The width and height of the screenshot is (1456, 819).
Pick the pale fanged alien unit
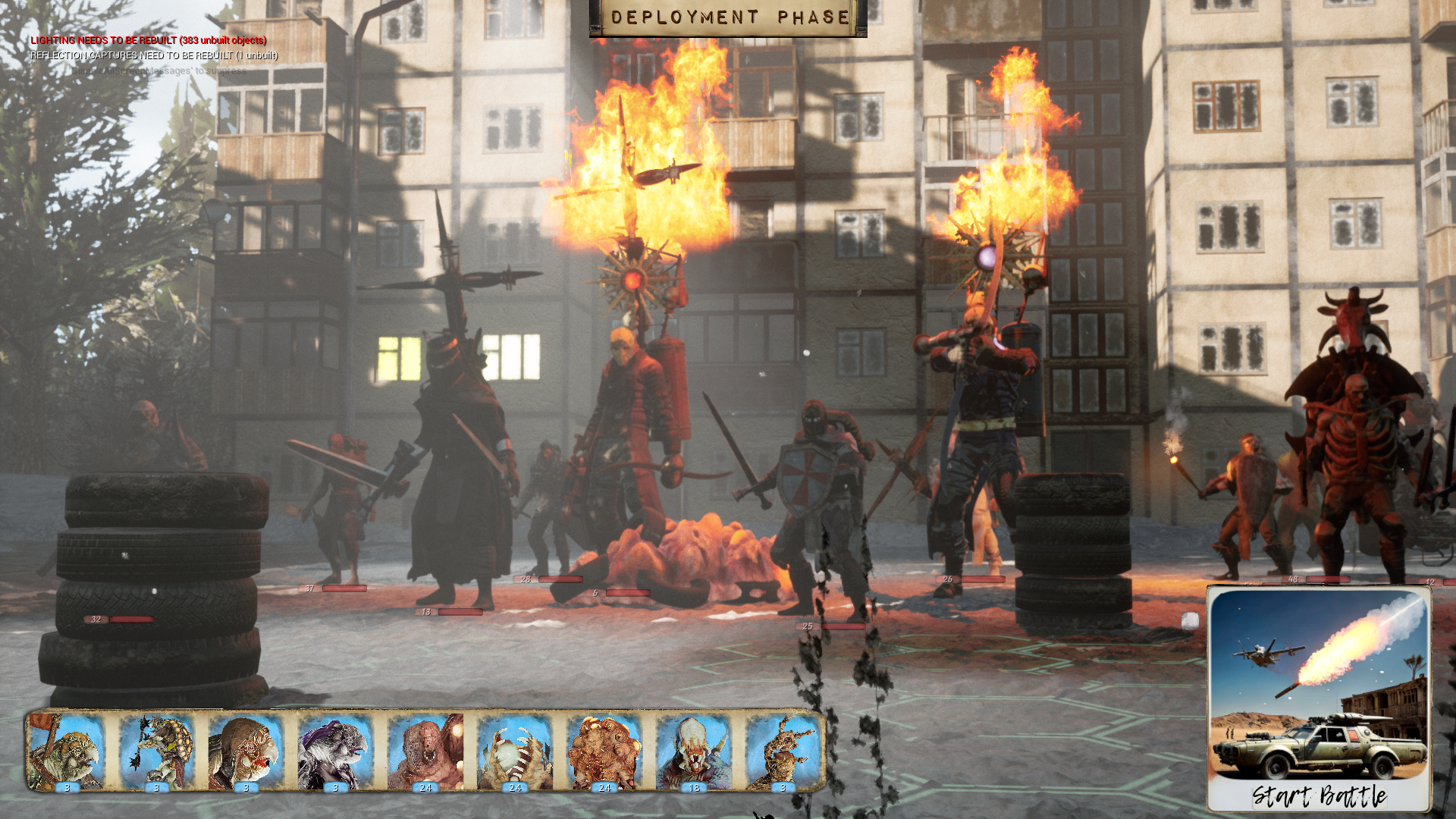tap(694, 752)
